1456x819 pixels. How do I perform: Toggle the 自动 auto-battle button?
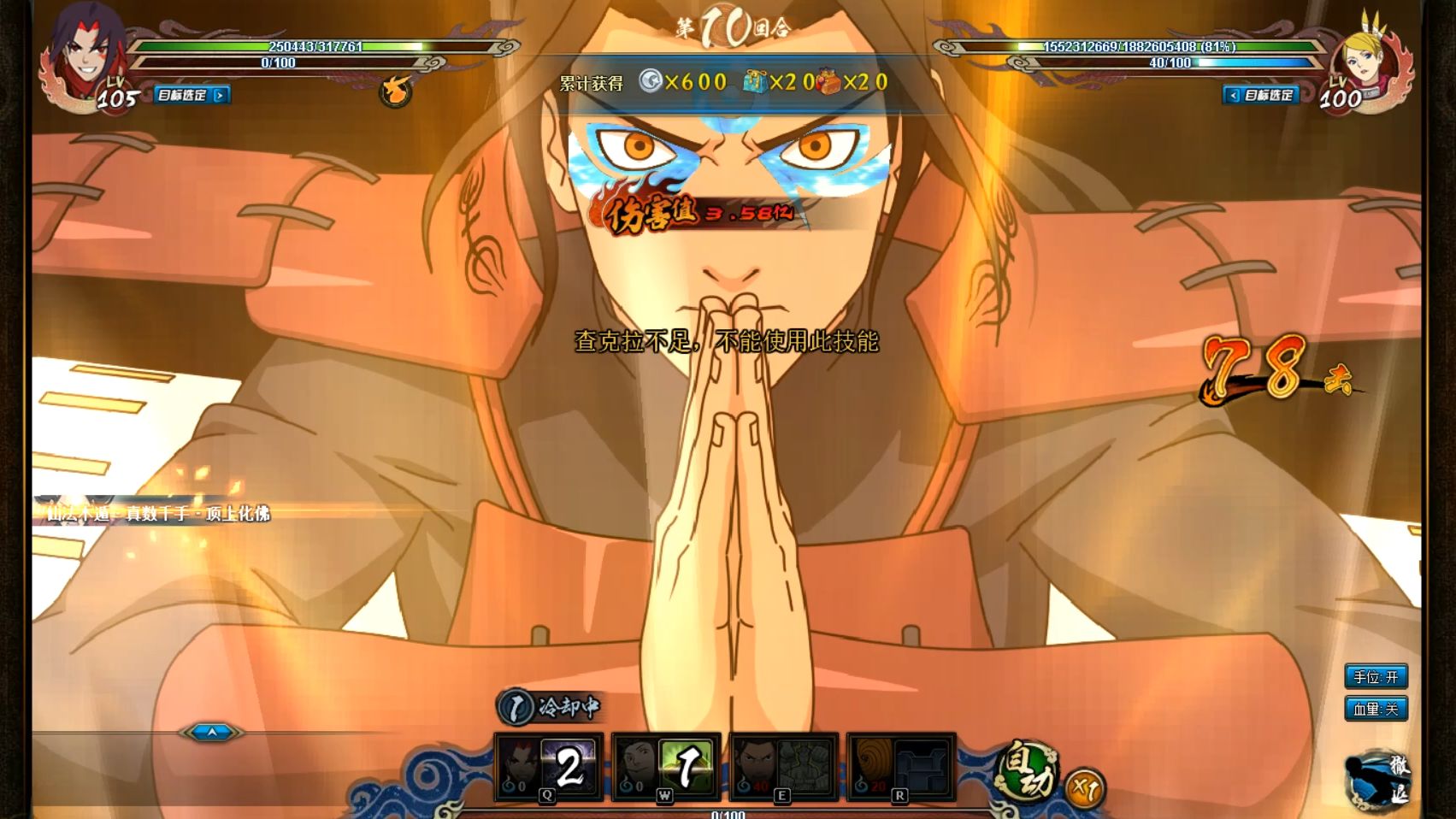(1028, 771)
